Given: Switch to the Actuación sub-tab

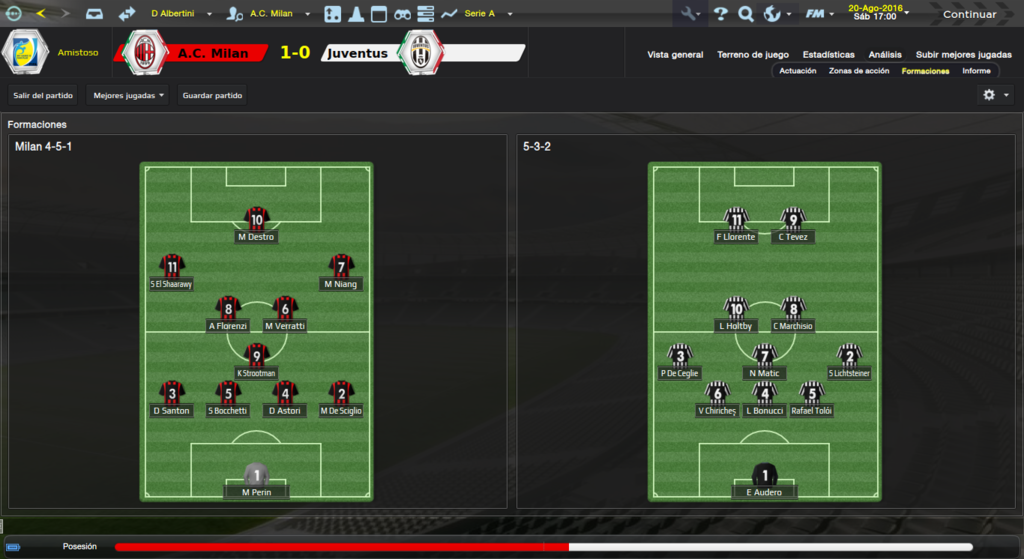Looking at the screenshot, I should coord(798,71).
